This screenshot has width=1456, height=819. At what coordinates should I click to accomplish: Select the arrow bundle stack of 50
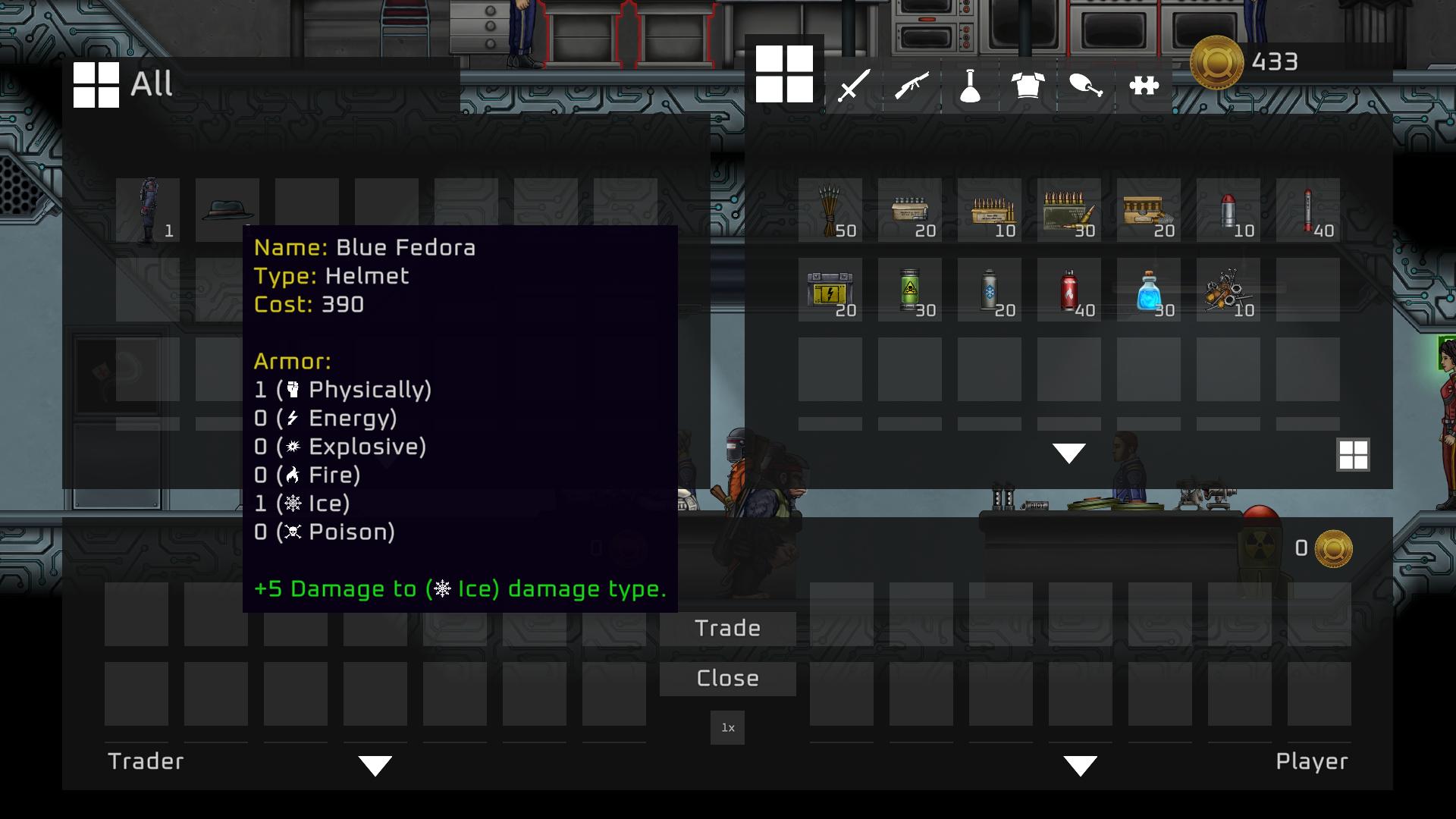click(x=830, y=210)
